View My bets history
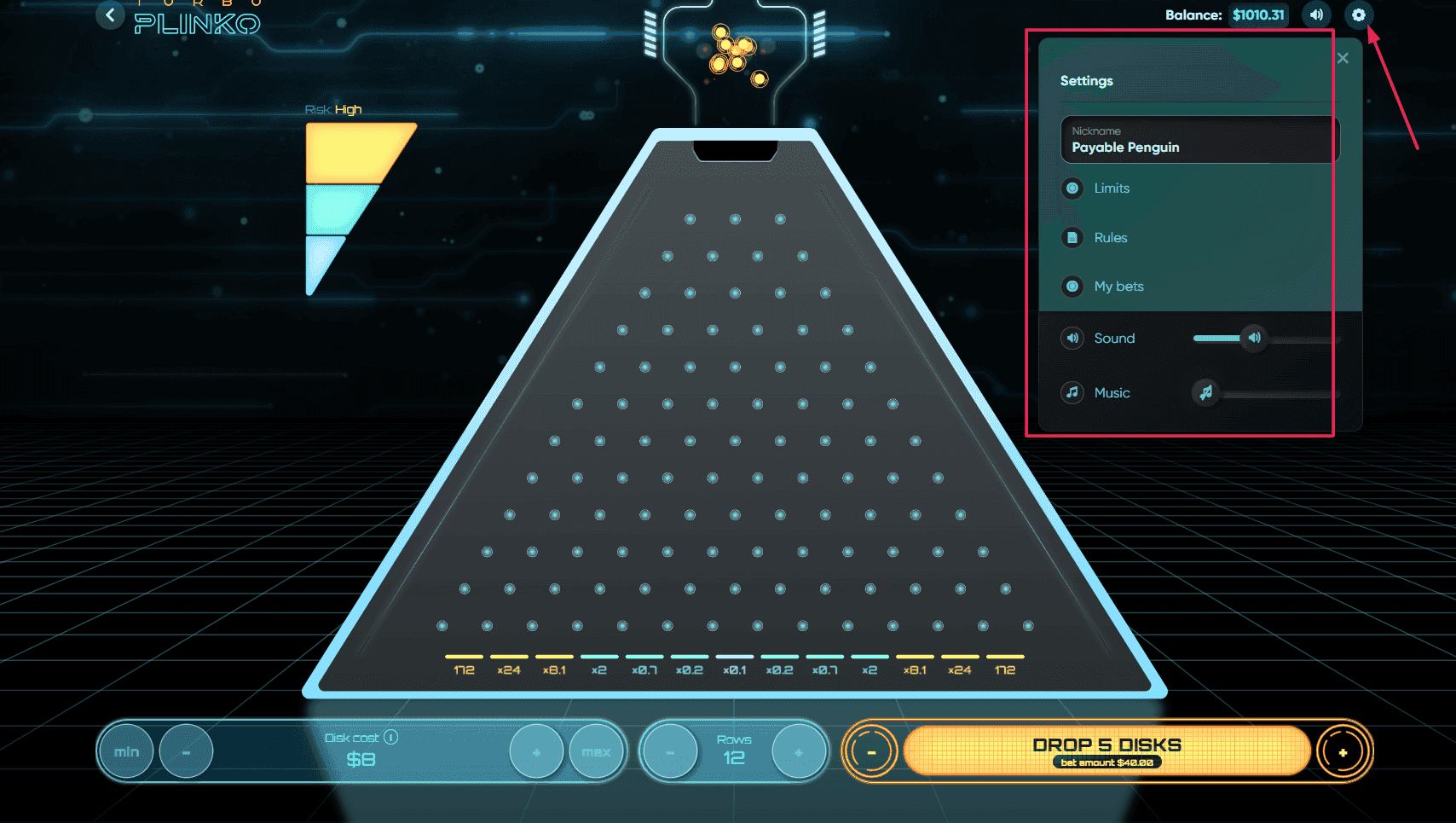The height and width of the screenshot is (823, 1456). [1118, 287]
